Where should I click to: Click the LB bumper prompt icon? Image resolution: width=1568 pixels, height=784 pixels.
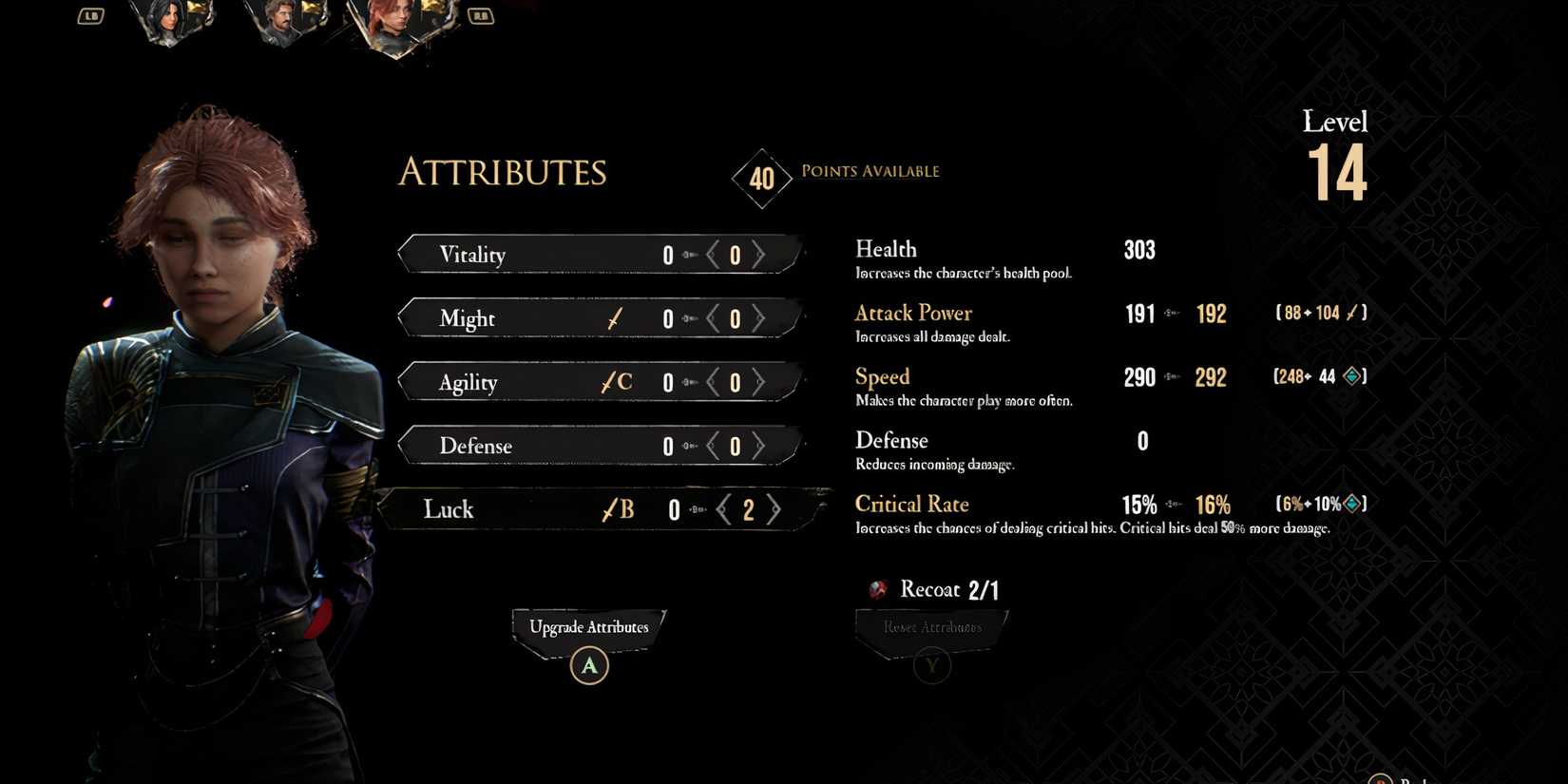point(90,15)
